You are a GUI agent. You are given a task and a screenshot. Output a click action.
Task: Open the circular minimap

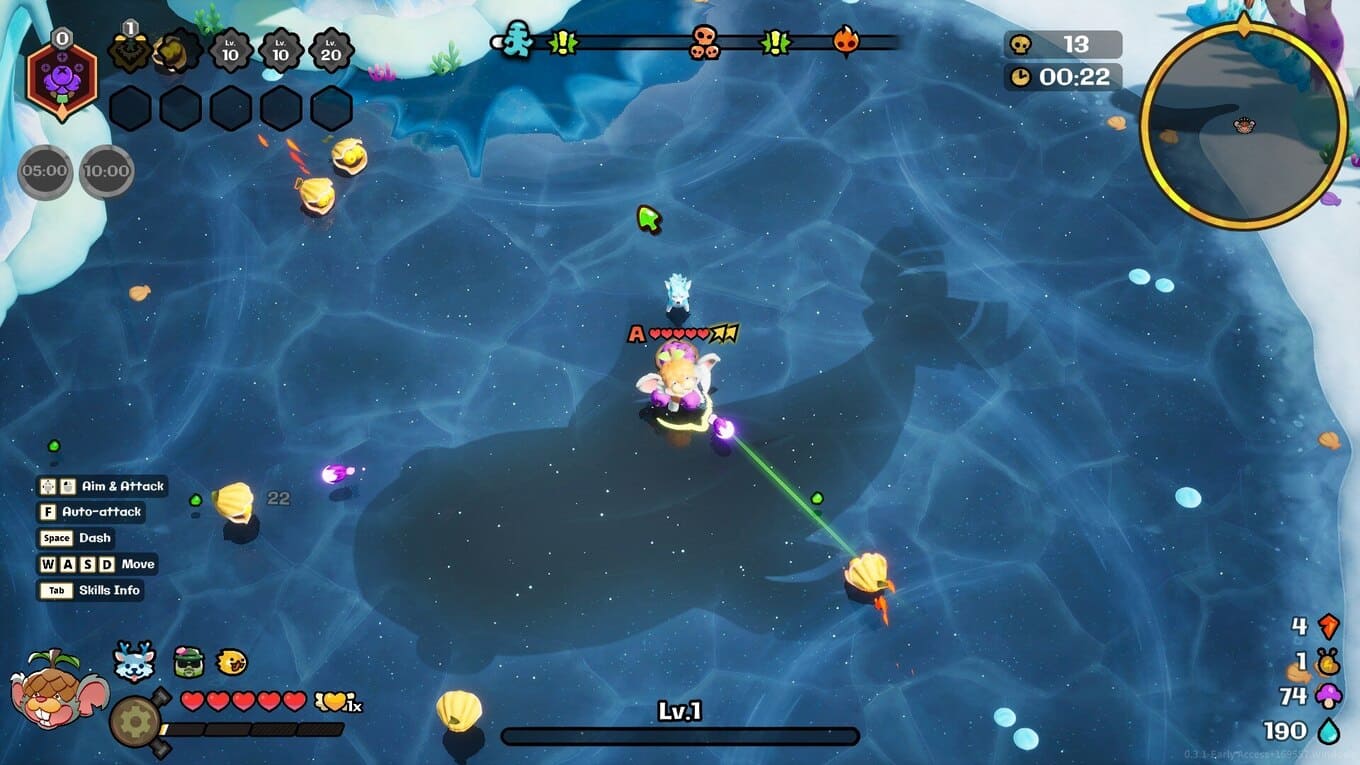pos(1243,124)
